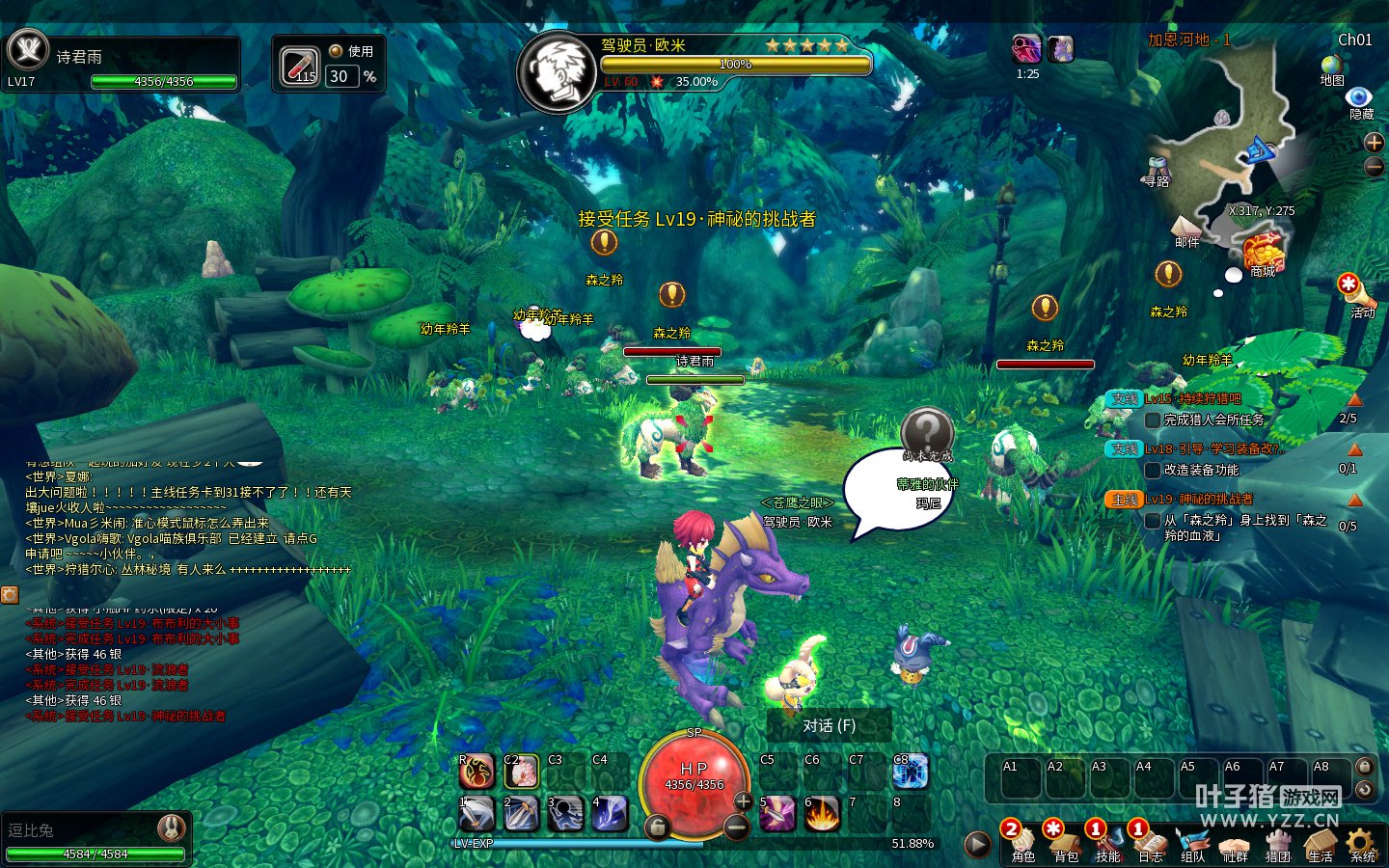Screen dimensions: 1389x868
Task: Open the 系统 settings gear
Action: coord(1362,842)
